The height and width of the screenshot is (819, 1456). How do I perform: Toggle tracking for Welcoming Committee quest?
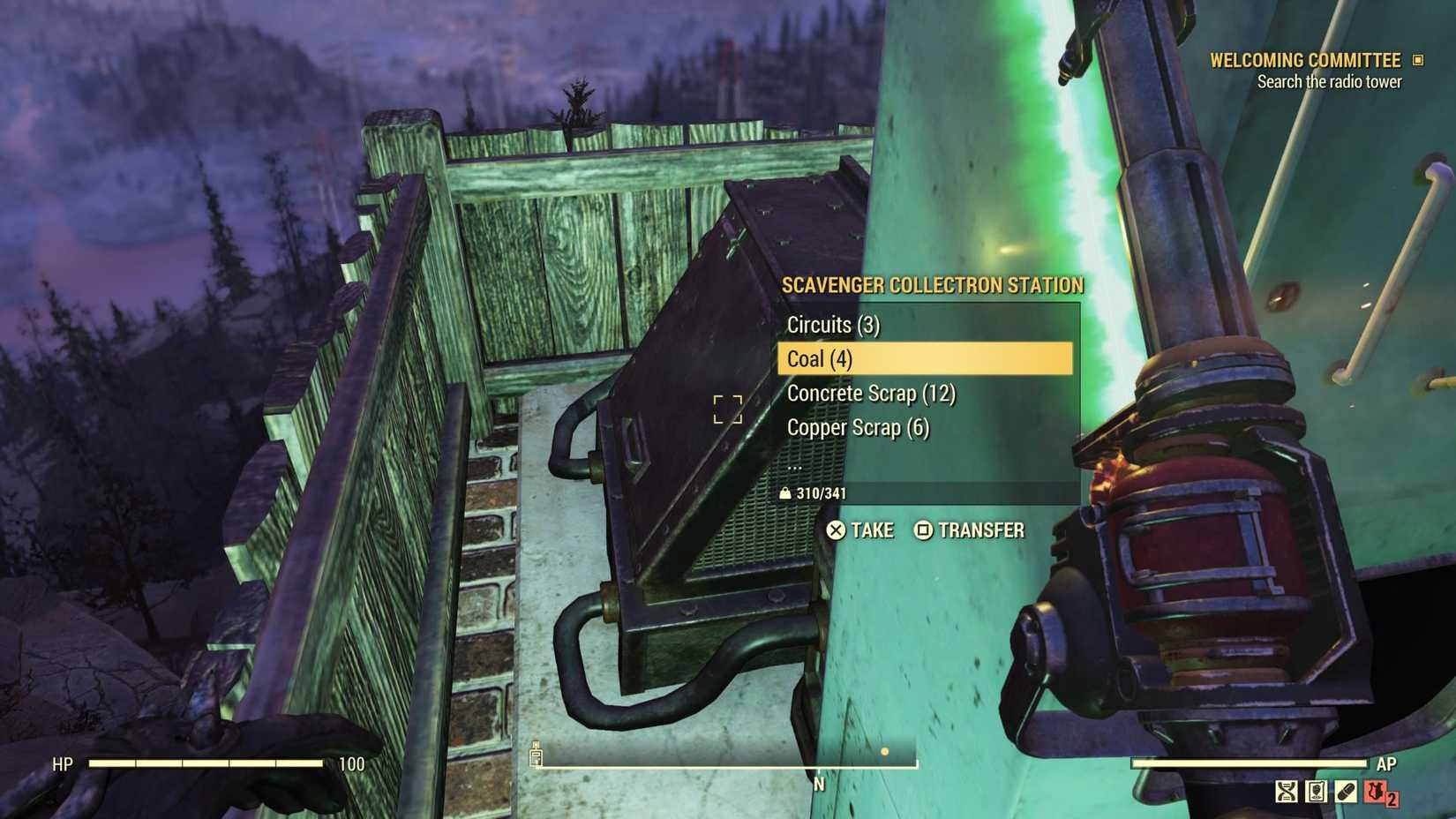tap(1418, 60)
